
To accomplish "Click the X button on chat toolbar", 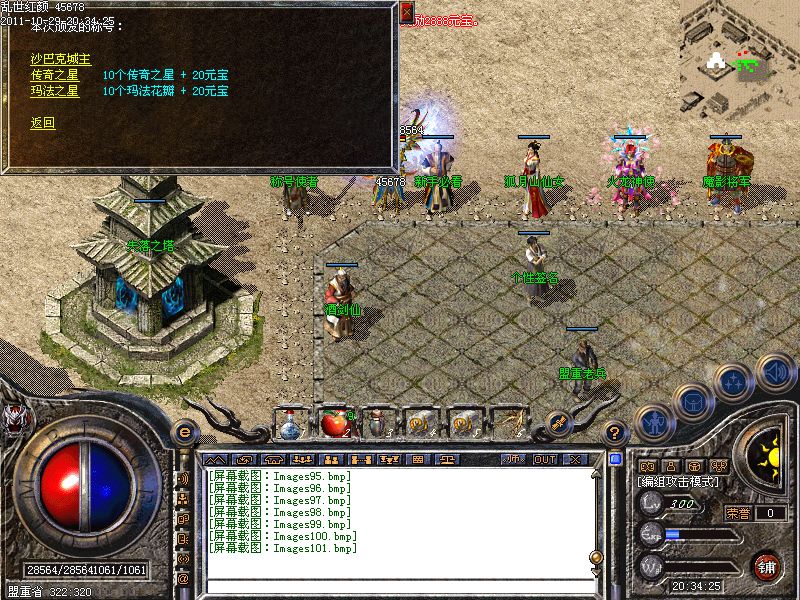I will (x=574, y=459).
